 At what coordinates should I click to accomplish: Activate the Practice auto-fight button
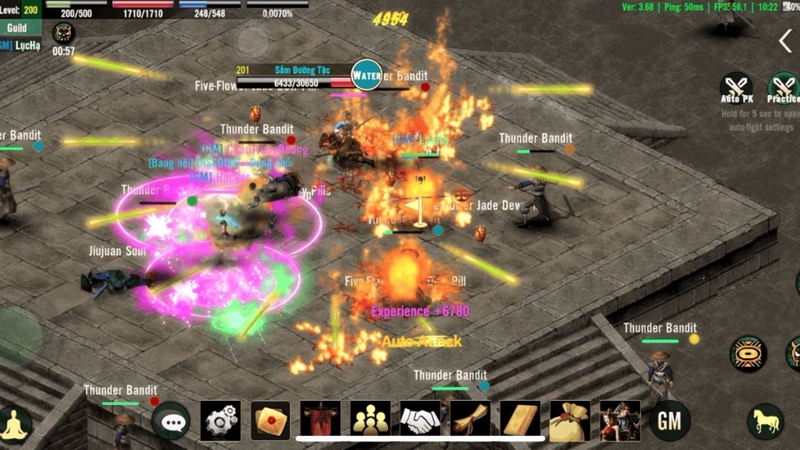(783, 86)
